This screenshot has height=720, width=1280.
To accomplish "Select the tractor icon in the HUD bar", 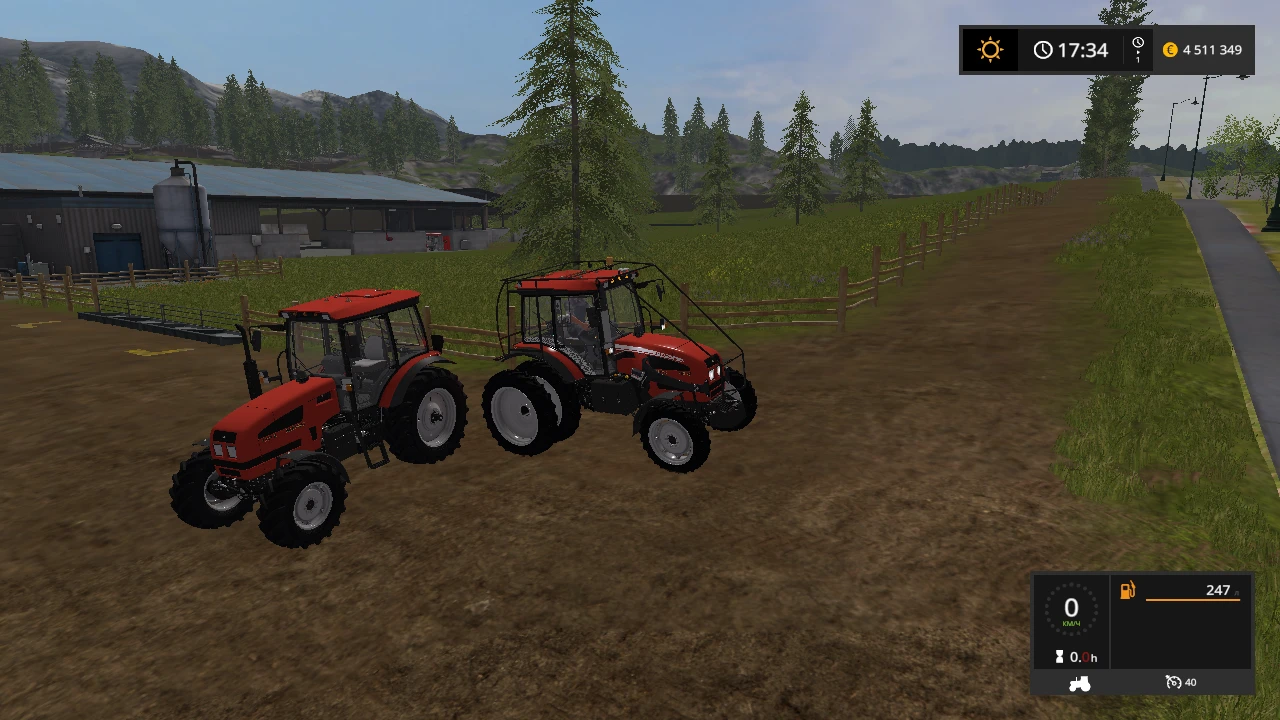I will pyautogui.click(x=1080, y=682).
